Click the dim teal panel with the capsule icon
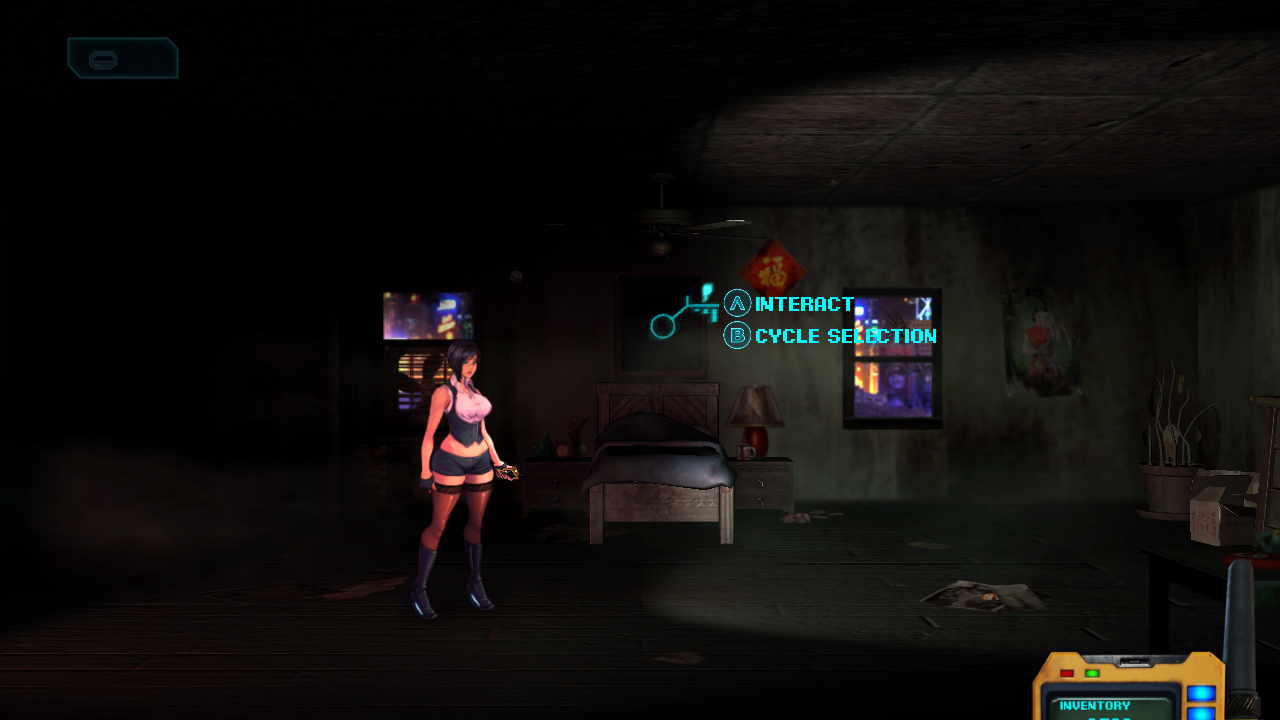Image resolution: width=1280 pixels, height=720 pixels. point(122,58)
